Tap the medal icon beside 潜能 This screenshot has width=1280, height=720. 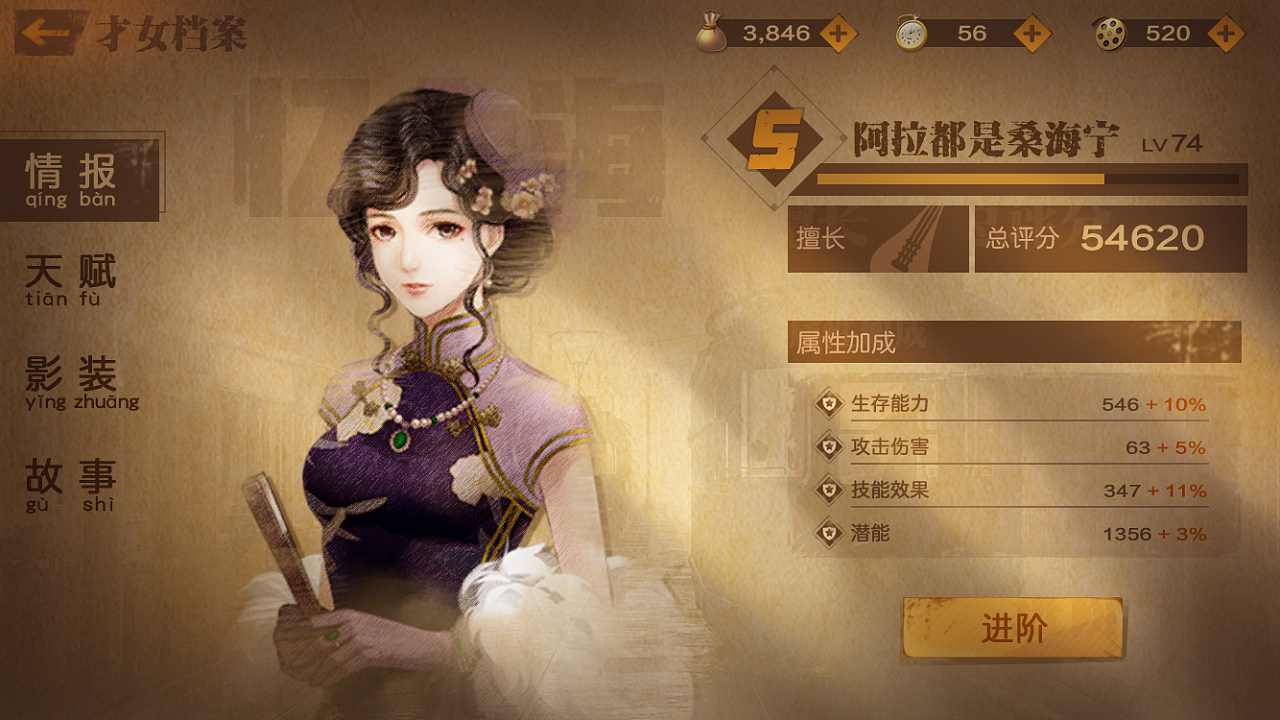pos(831,534)
